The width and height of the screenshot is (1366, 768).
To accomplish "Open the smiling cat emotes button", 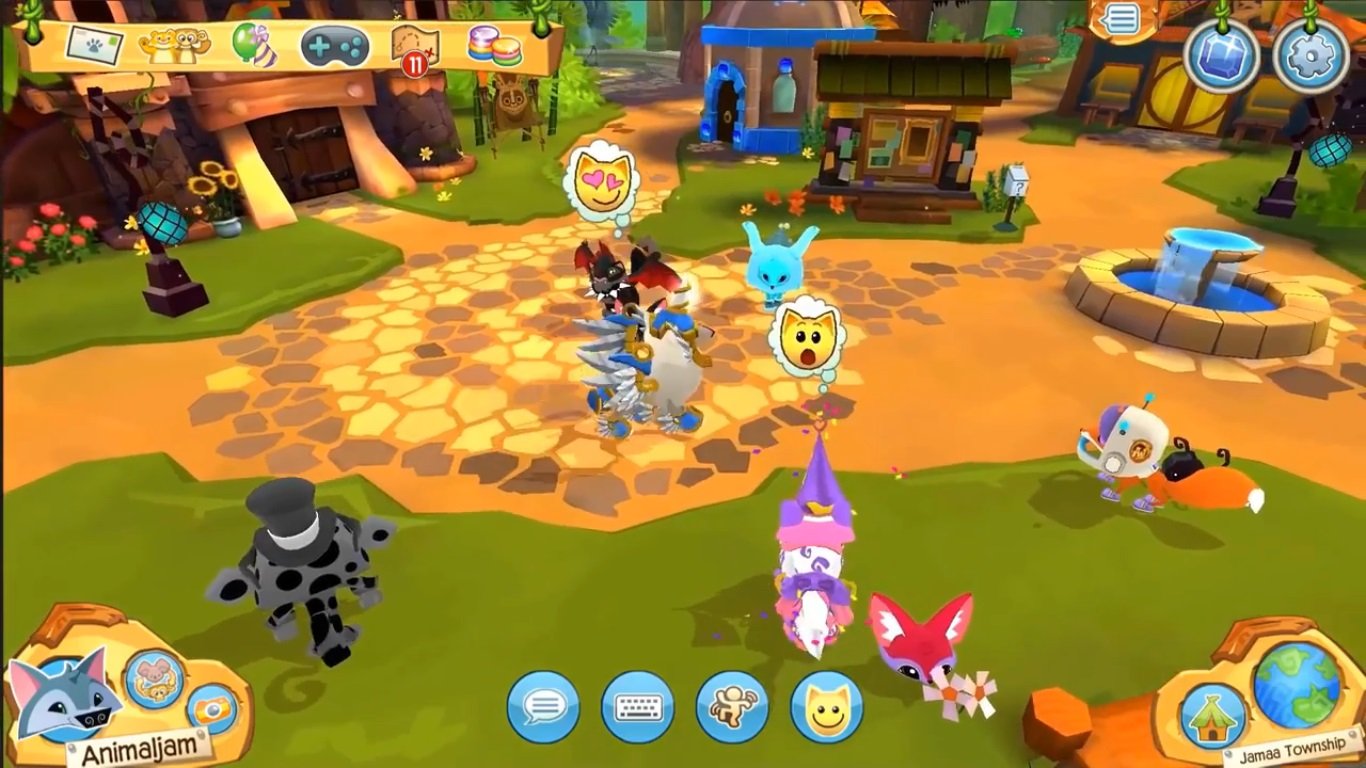I will pos(827,707).
